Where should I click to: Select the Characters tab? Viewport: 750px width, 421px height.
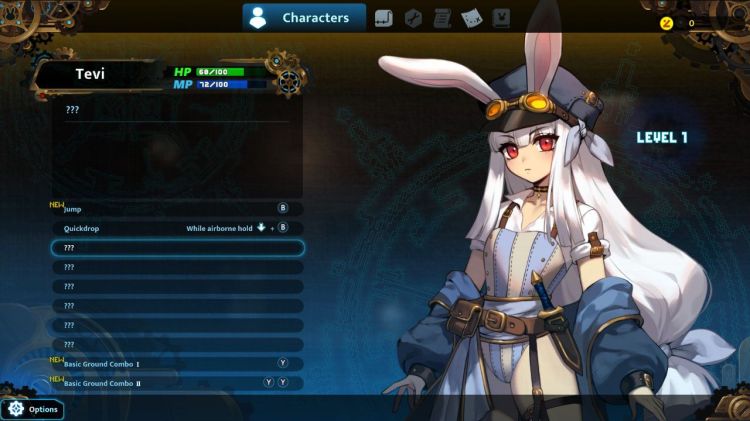click(x=304, y=17)
